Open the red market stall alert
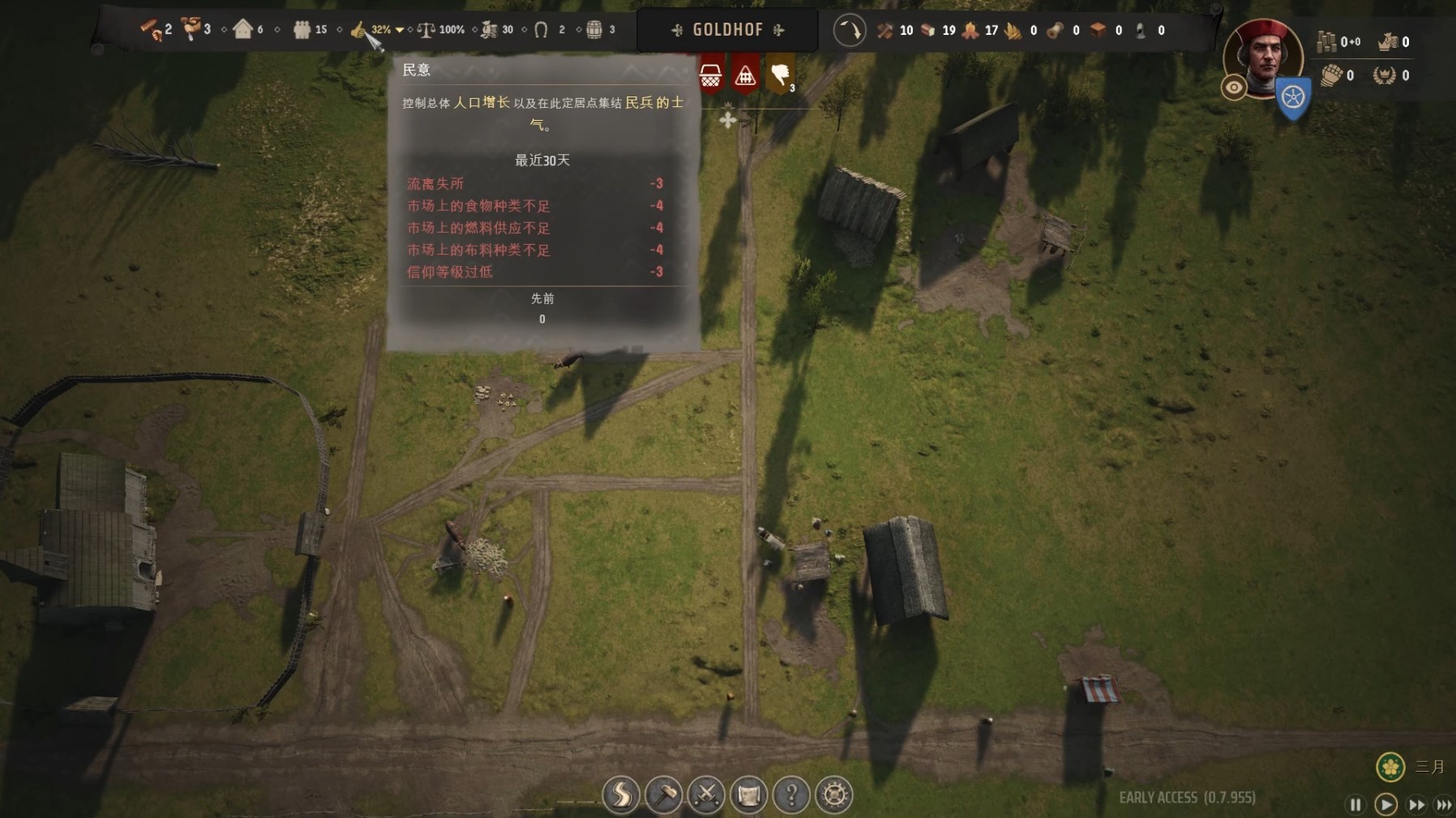Screen dimensions: 1456x818 point(745,75)
